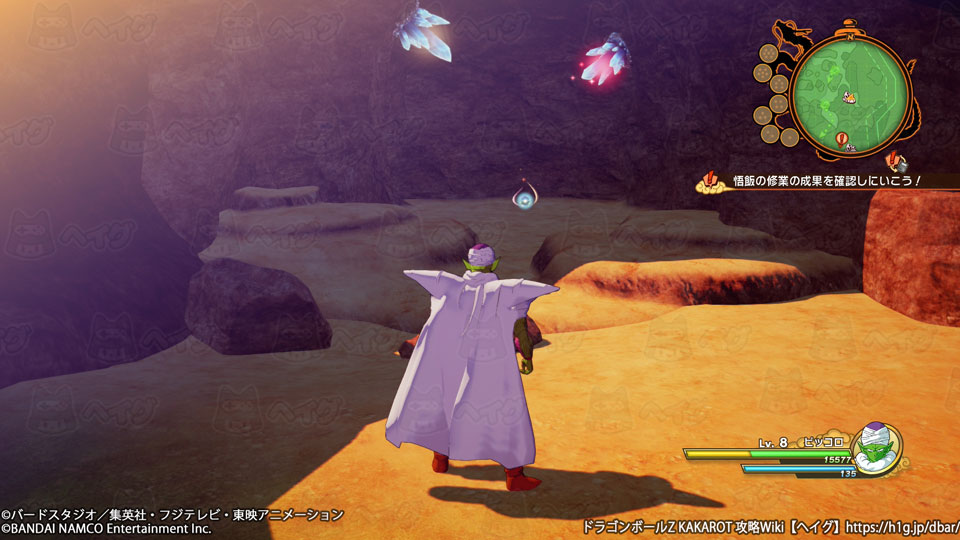This screenshot has width=960, height=540.
Task: Click the winged character marker on minimap
Action: (849, 98)
